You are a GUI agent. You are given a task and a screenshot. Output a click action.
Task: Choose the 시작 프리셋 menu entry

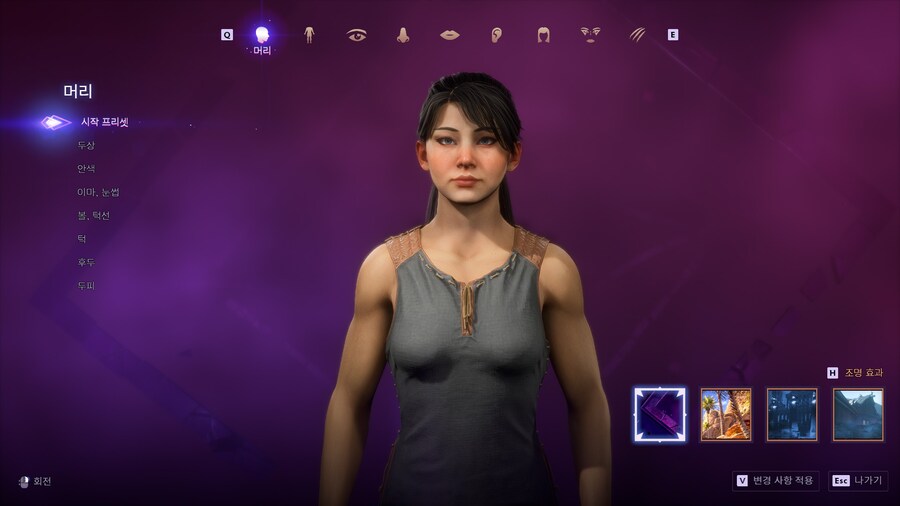click(104, 123)
